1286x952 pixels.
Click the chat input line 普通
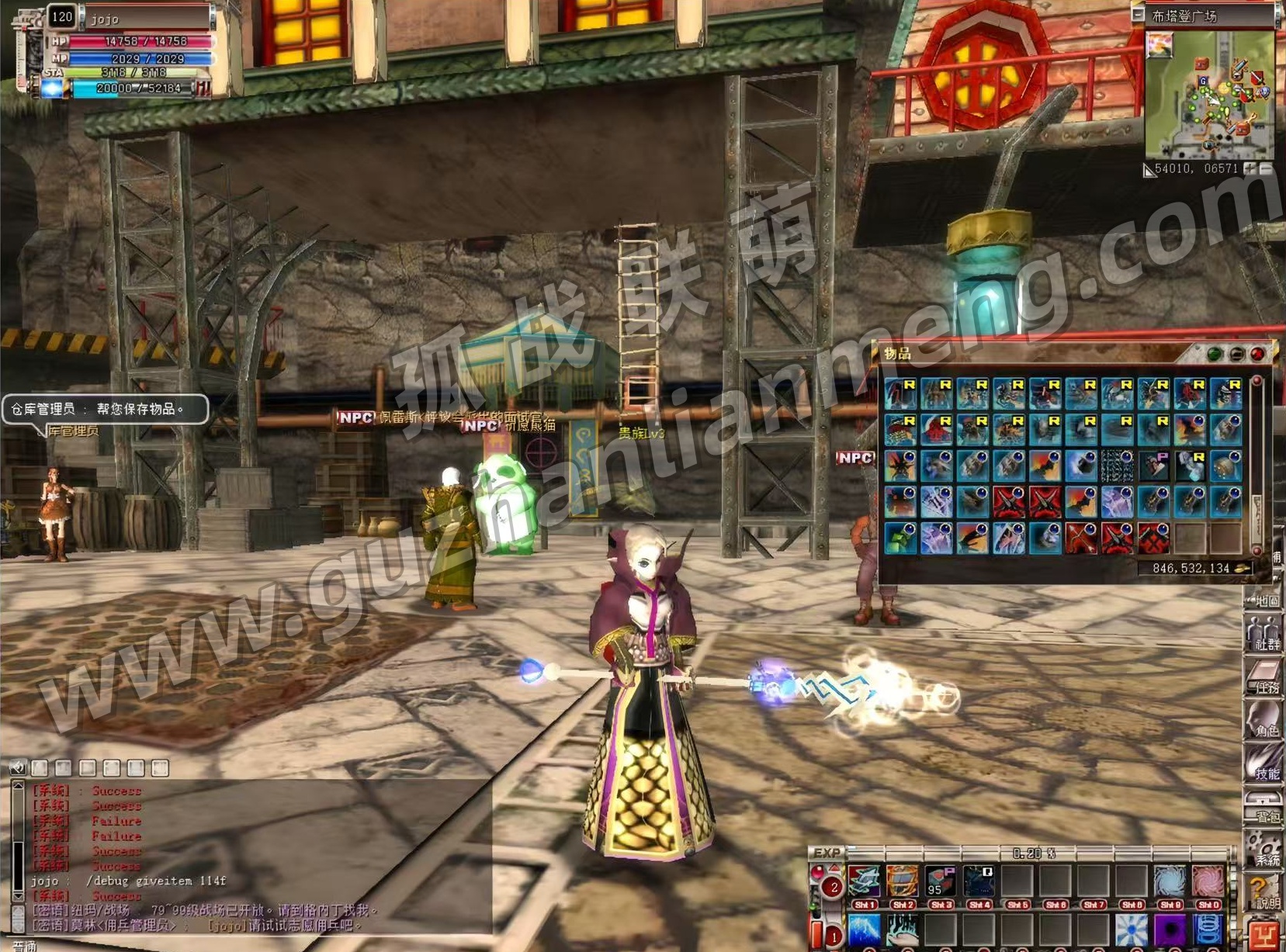coord(233,945)
